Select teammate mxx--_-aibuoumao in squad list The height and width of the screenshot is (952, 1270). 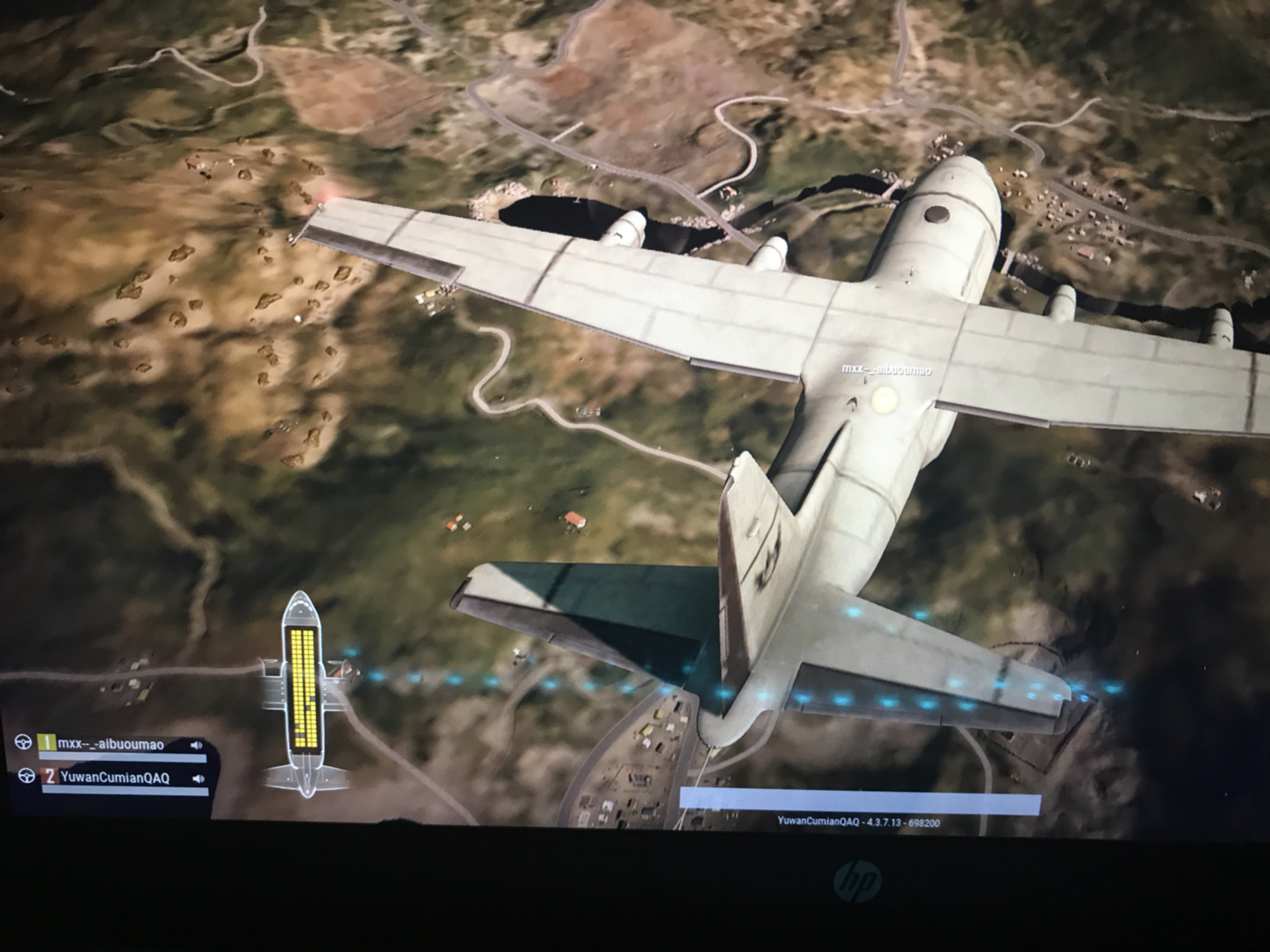[x=110, y=745]
